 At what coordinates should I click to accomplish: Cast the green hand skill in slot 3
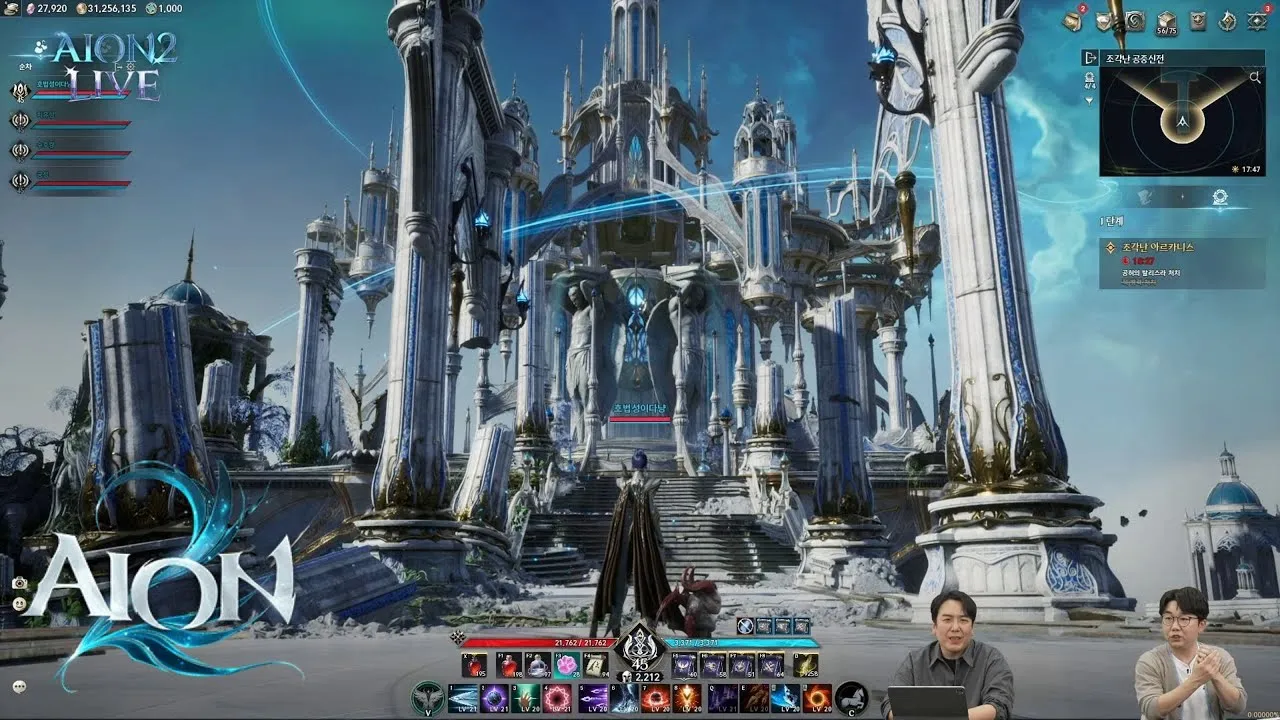click(x=526, y=697)
